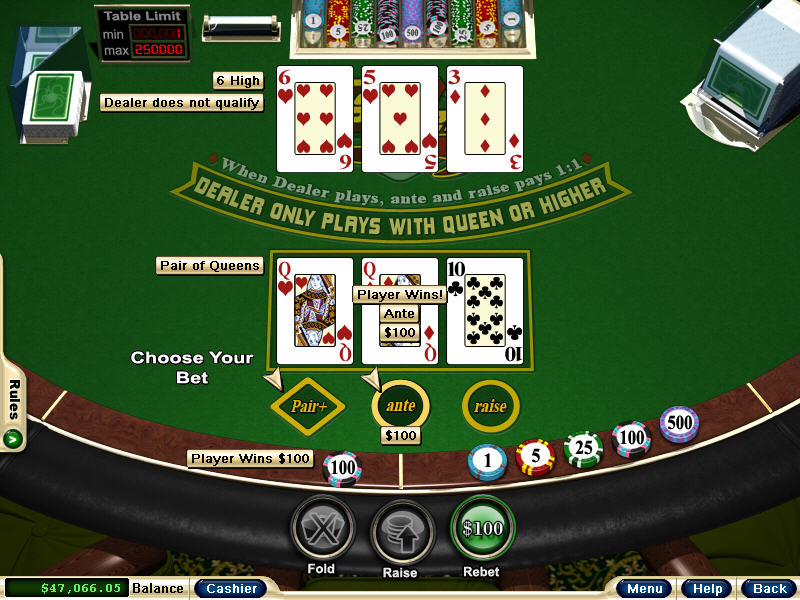Rebet the $100 wager

(x=483, y=527)
